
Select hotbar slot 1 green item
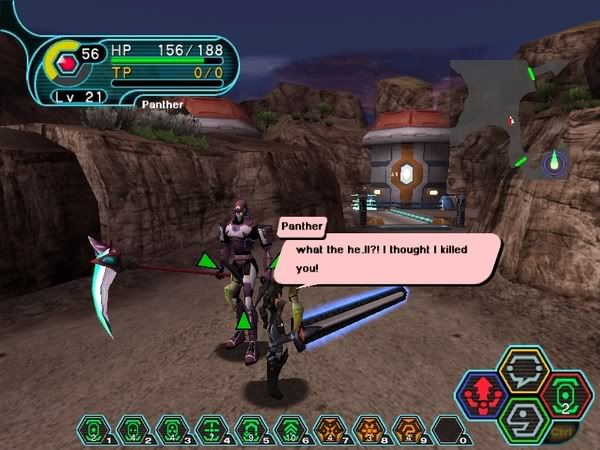click(x=94, y=430)
